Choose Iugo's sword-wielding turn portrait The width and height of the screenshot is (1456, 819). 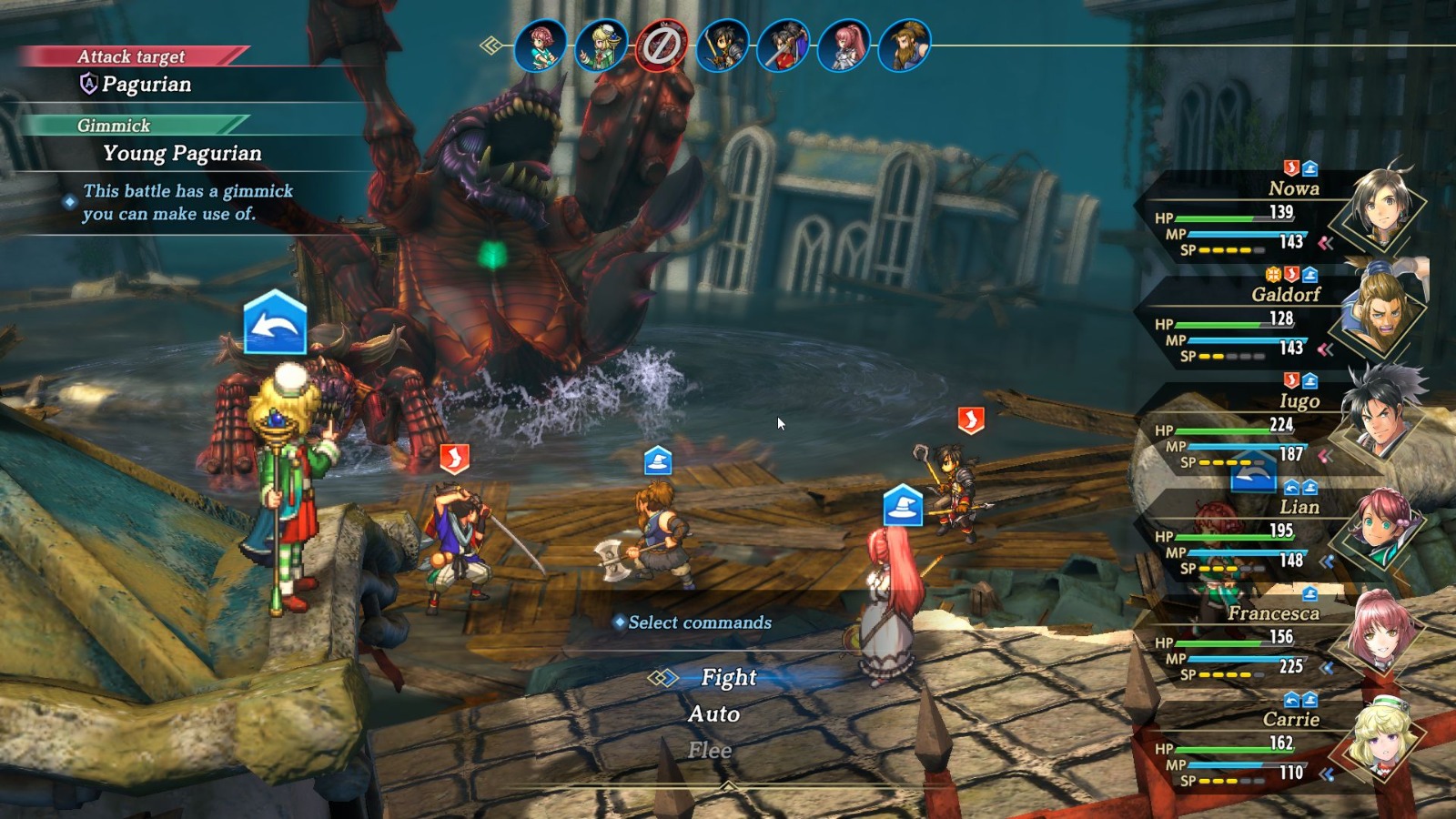784,45
